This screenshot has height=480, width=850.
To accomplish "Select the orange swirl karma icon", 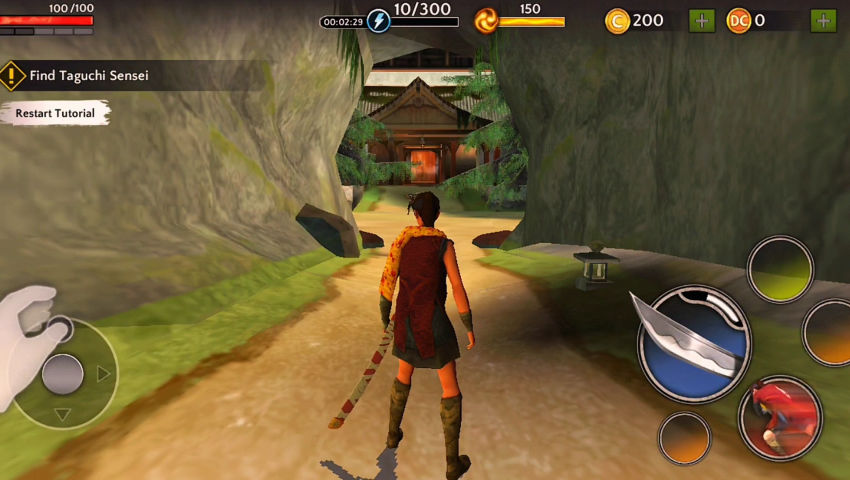I will [x=487, y=20].
